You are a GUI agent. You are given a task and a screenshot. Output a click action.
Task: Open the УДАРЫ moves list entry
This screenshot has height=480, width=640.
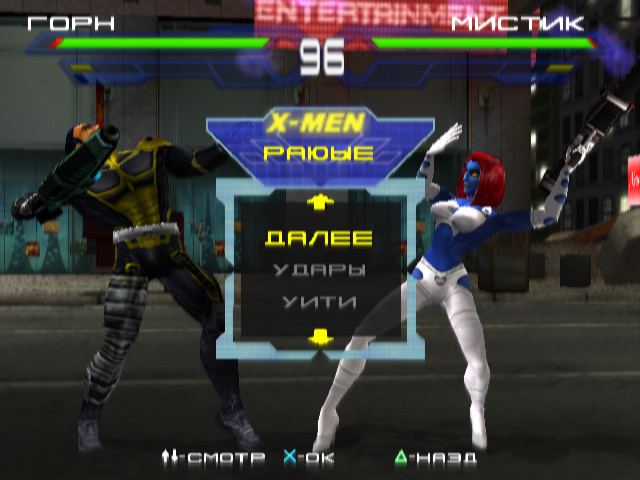coord(319,270)
